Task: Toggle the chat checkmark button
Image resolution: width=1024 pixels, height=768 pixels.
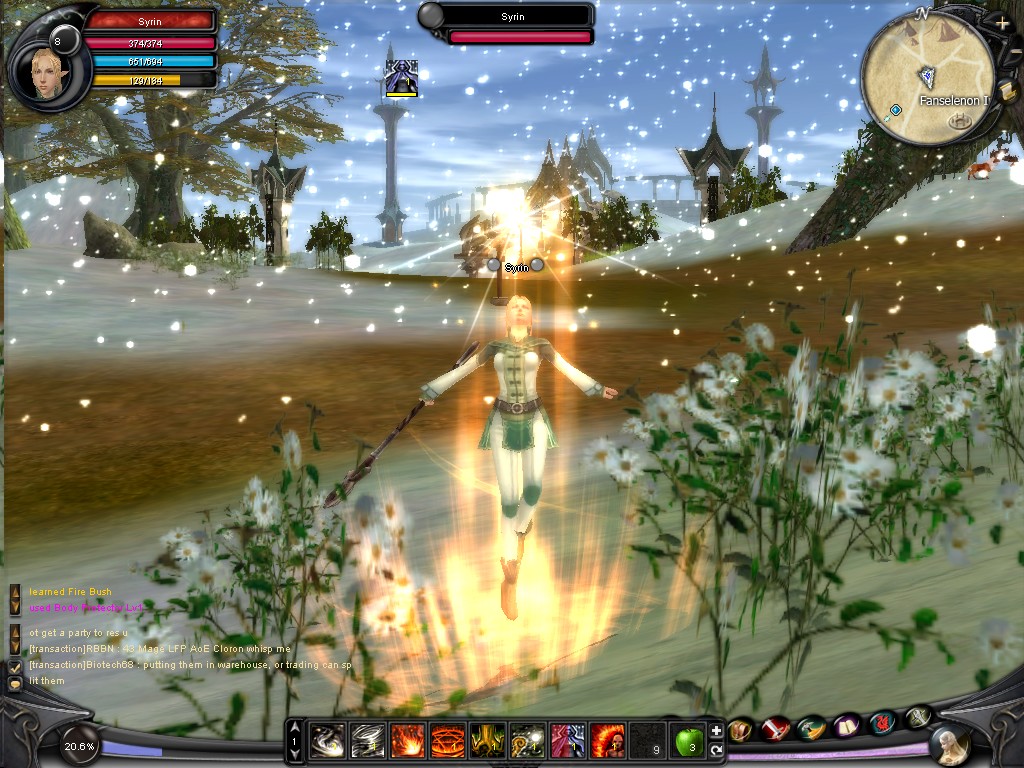Action: [x=15, y=665]
